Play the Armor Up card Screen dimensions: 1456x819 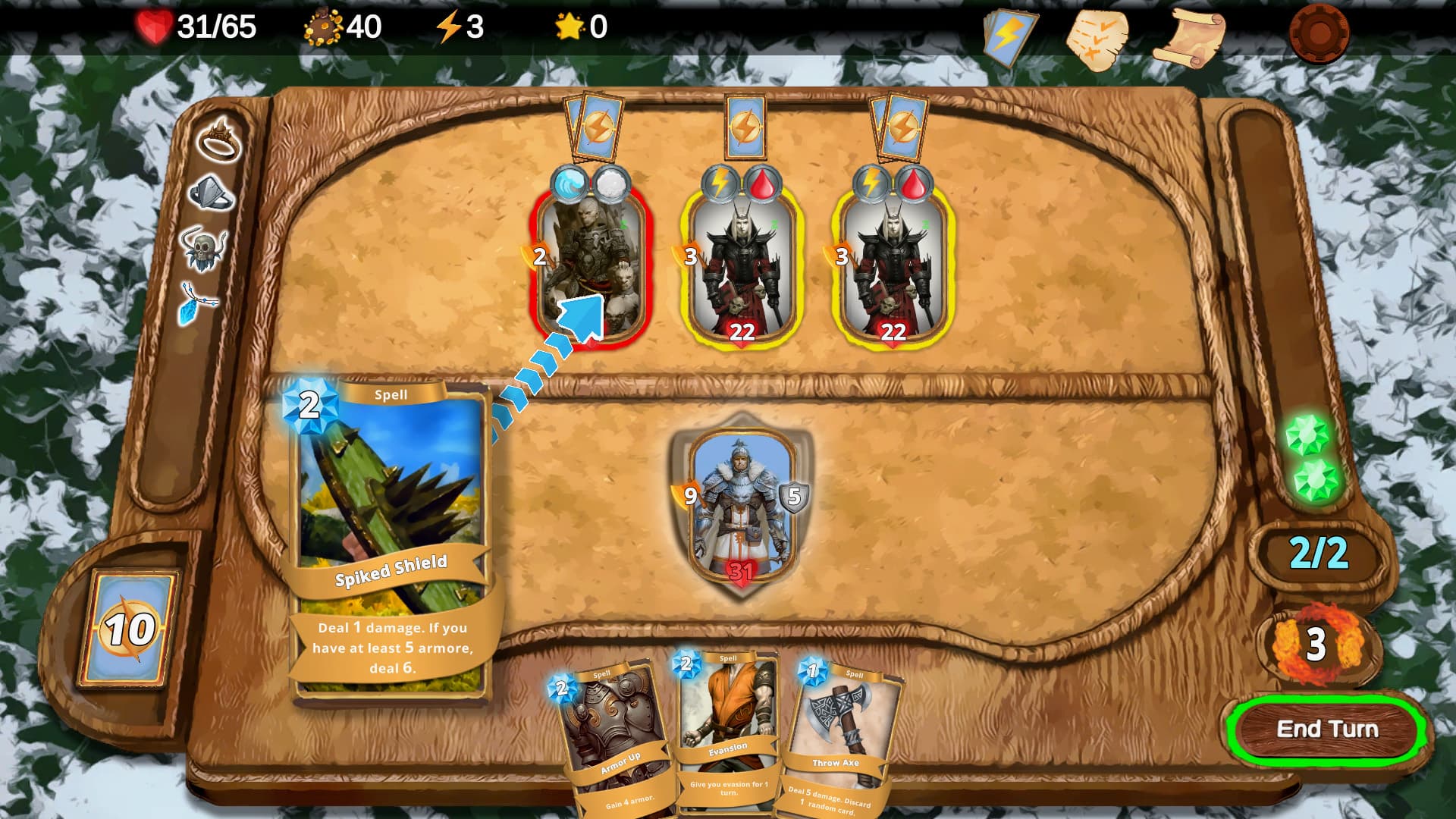pos(614,736)
